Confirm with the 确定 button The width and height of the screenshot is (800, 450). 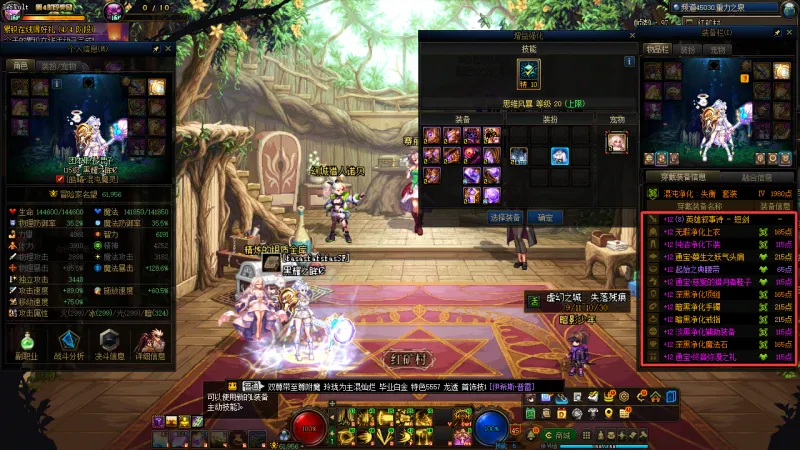click(x=545, y=216)
